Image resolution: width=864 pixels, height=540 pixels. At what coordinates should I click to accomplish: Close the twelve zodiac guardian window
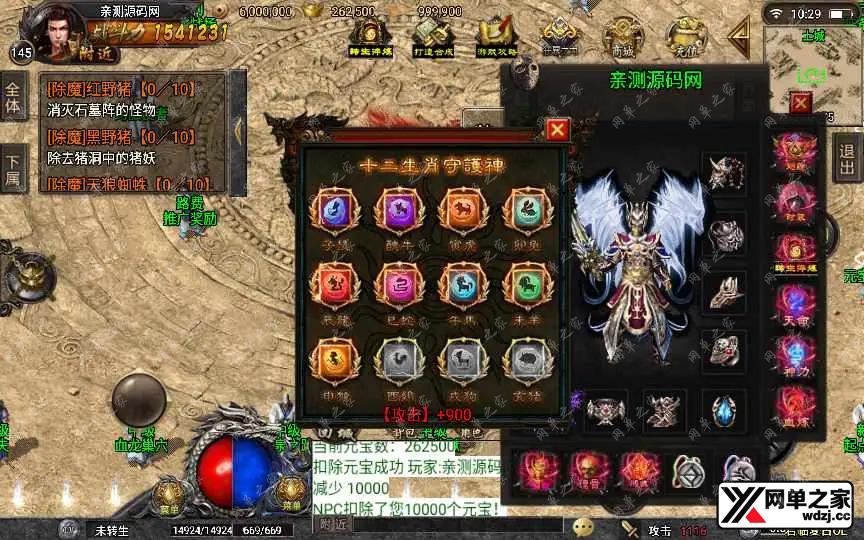[558, 129]
